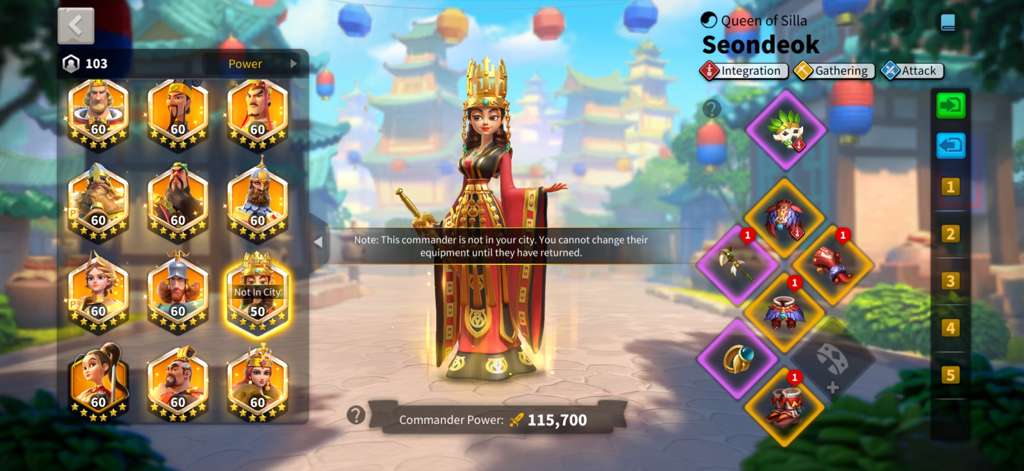
Task: Collapse the commander list panel arrow
Action: click(x=318, y=241)
